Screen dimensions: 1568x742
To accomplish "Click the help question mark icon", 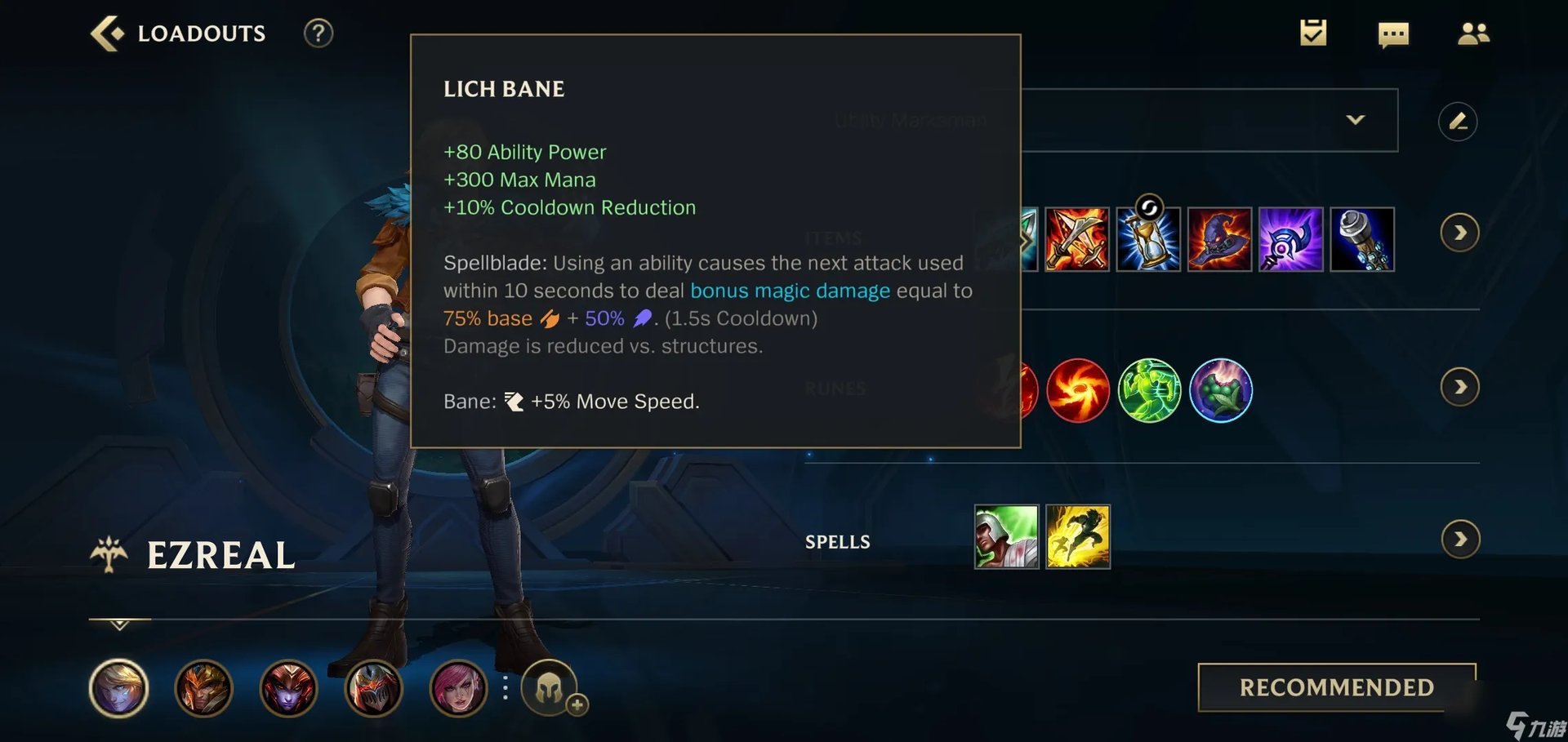I will [x=318, y=33].
